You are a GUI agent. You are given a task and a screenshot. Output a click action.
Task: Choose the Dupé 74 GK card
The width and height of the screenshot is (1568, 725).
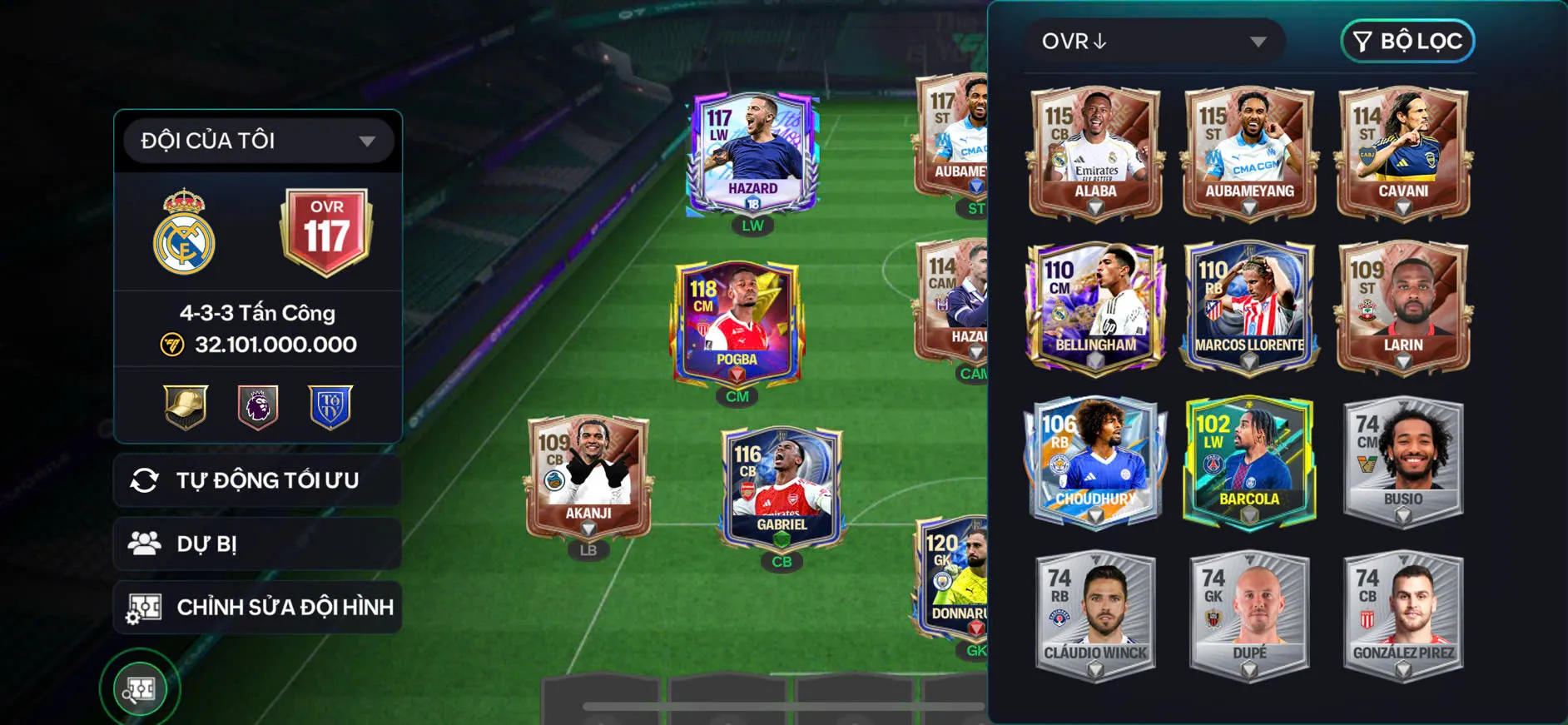click(1249, 614)
